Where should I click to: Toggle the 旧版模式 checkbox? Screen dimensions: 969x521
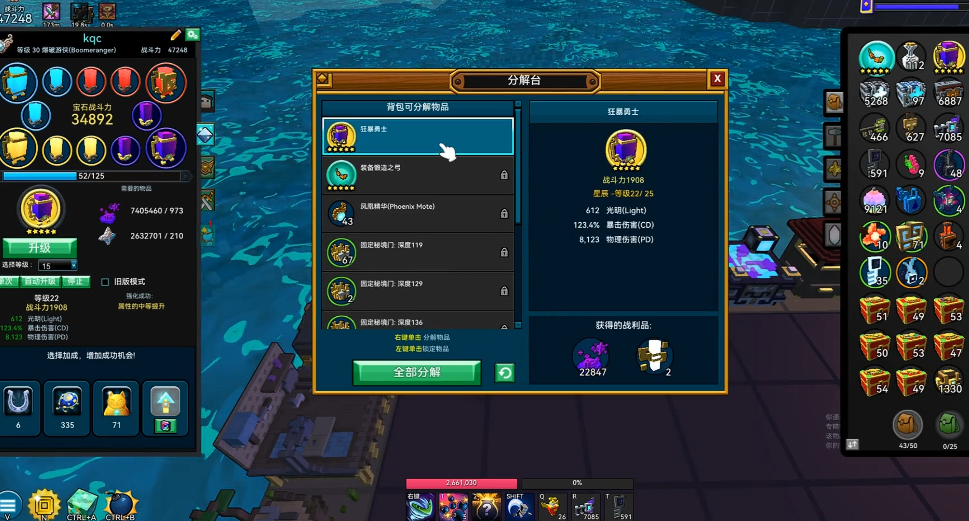click(x=105, y=282)
